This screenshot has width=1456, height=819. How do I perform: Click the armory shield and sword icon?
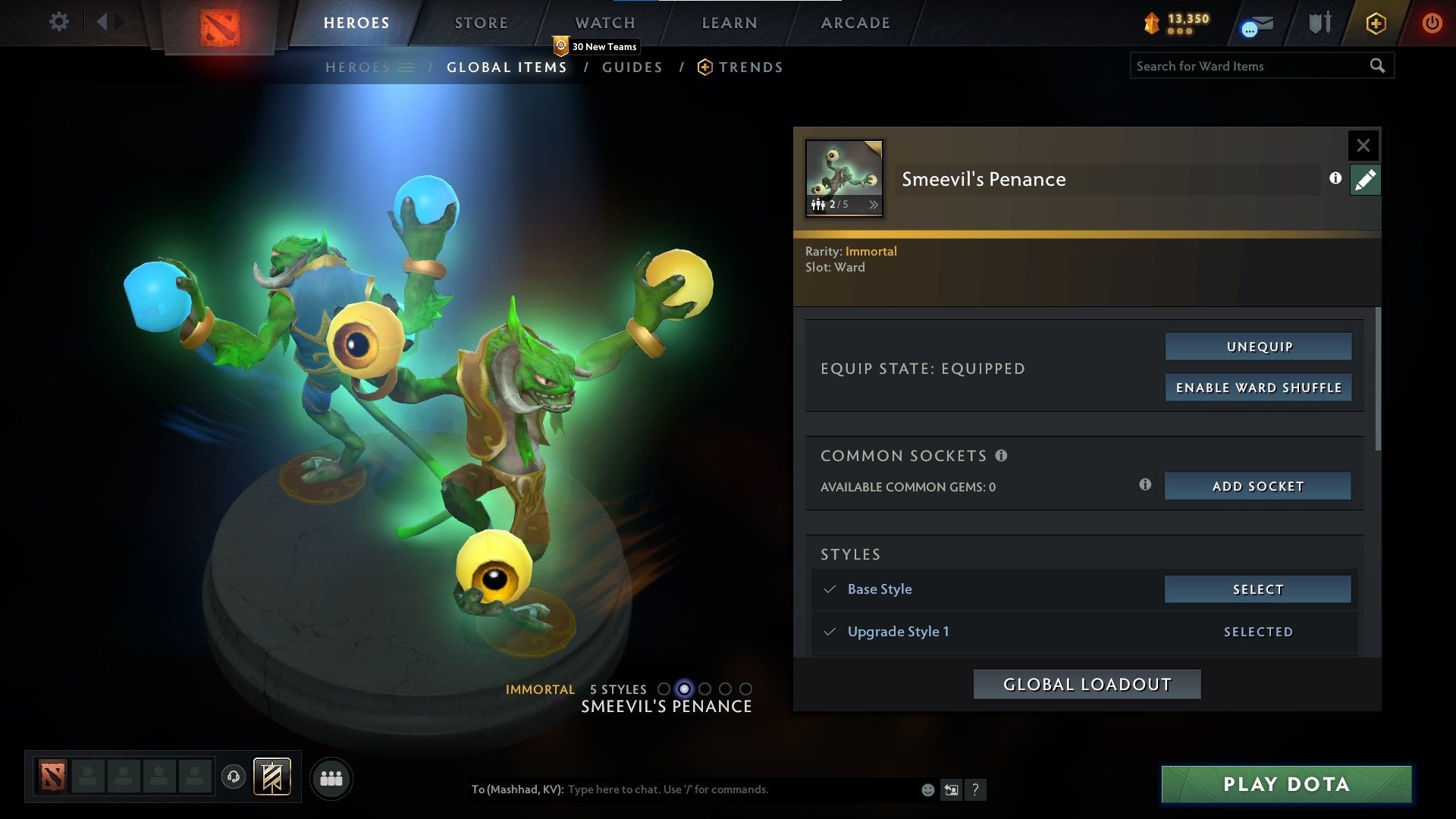click(x=1319, y=23)
